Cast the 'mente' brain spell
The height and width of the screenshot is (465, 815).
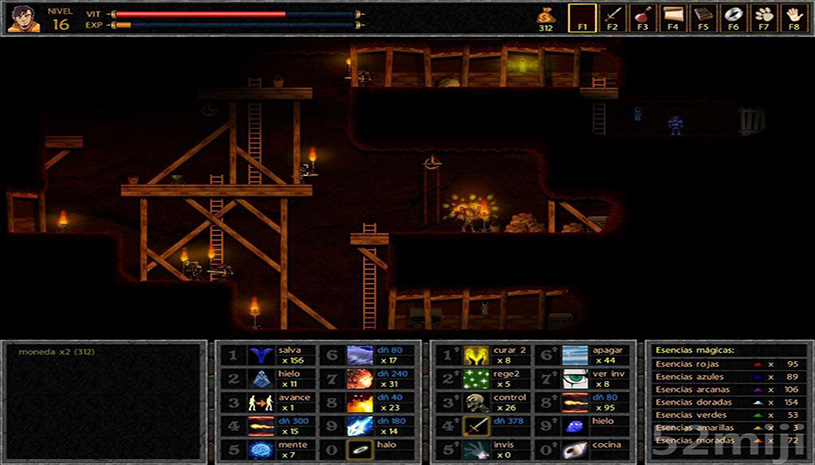(x=263, y=449)
